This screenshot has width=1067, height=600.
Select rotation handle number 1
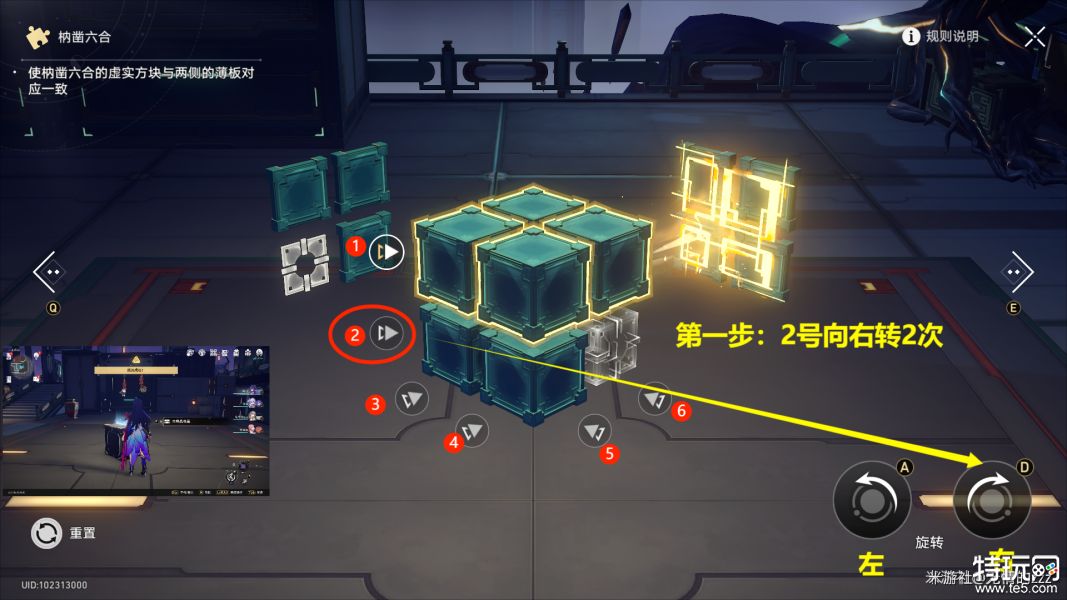(386, 252)
